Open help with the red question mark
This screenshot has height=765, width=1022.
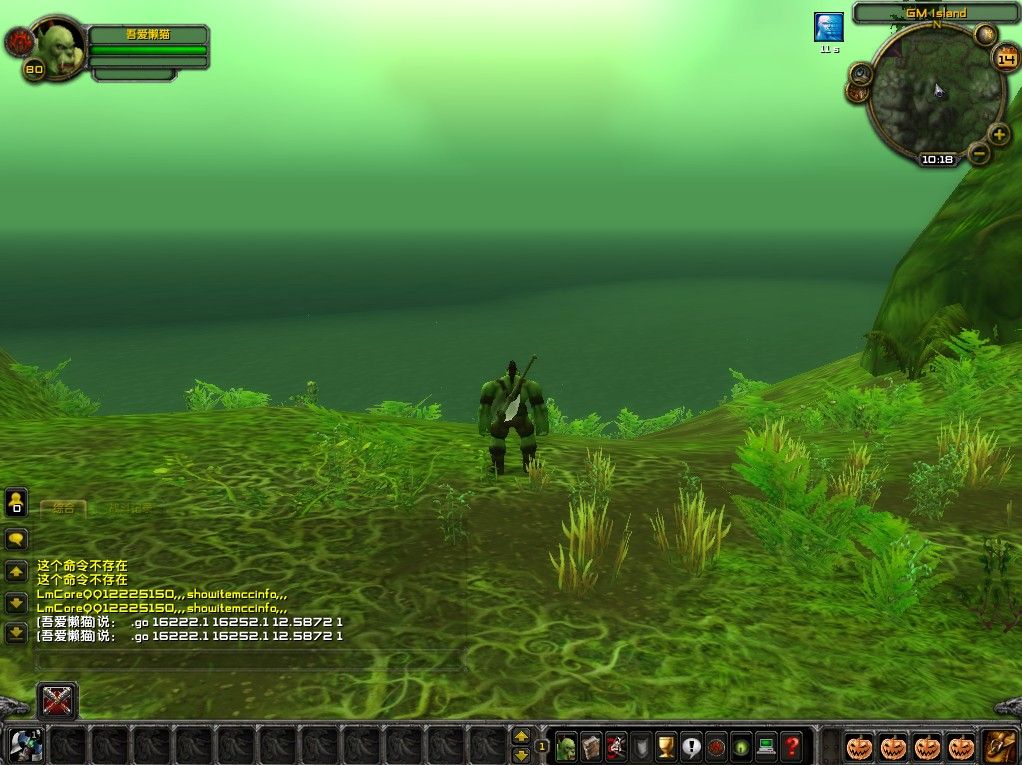point(792,746)
